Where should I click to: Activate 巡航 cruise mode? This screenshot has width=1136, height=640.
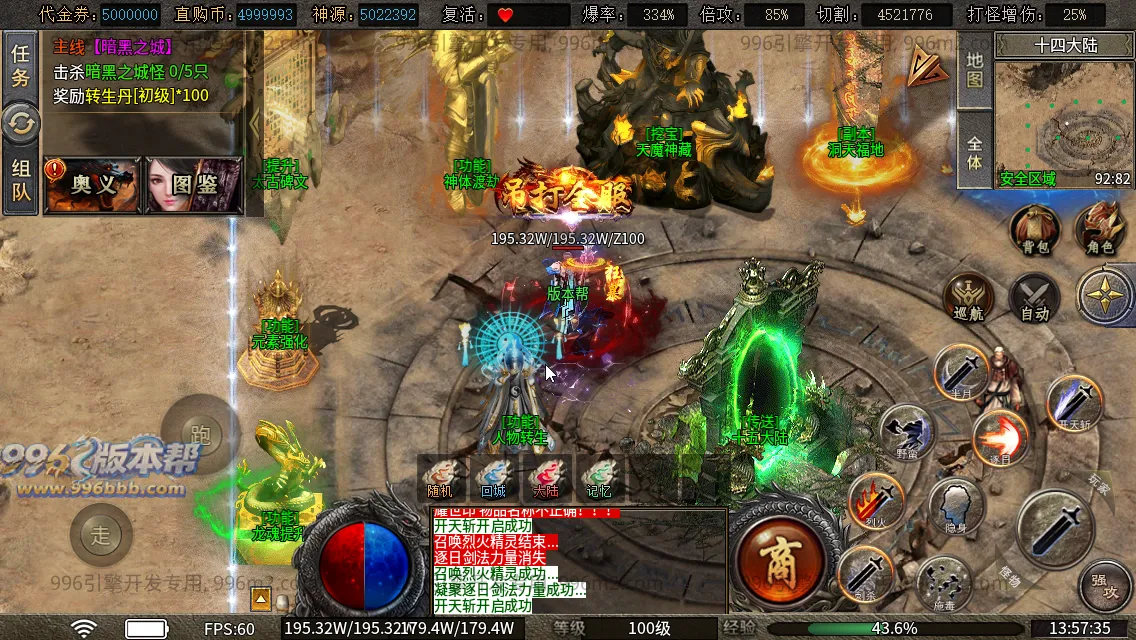(x=969, y=299)
